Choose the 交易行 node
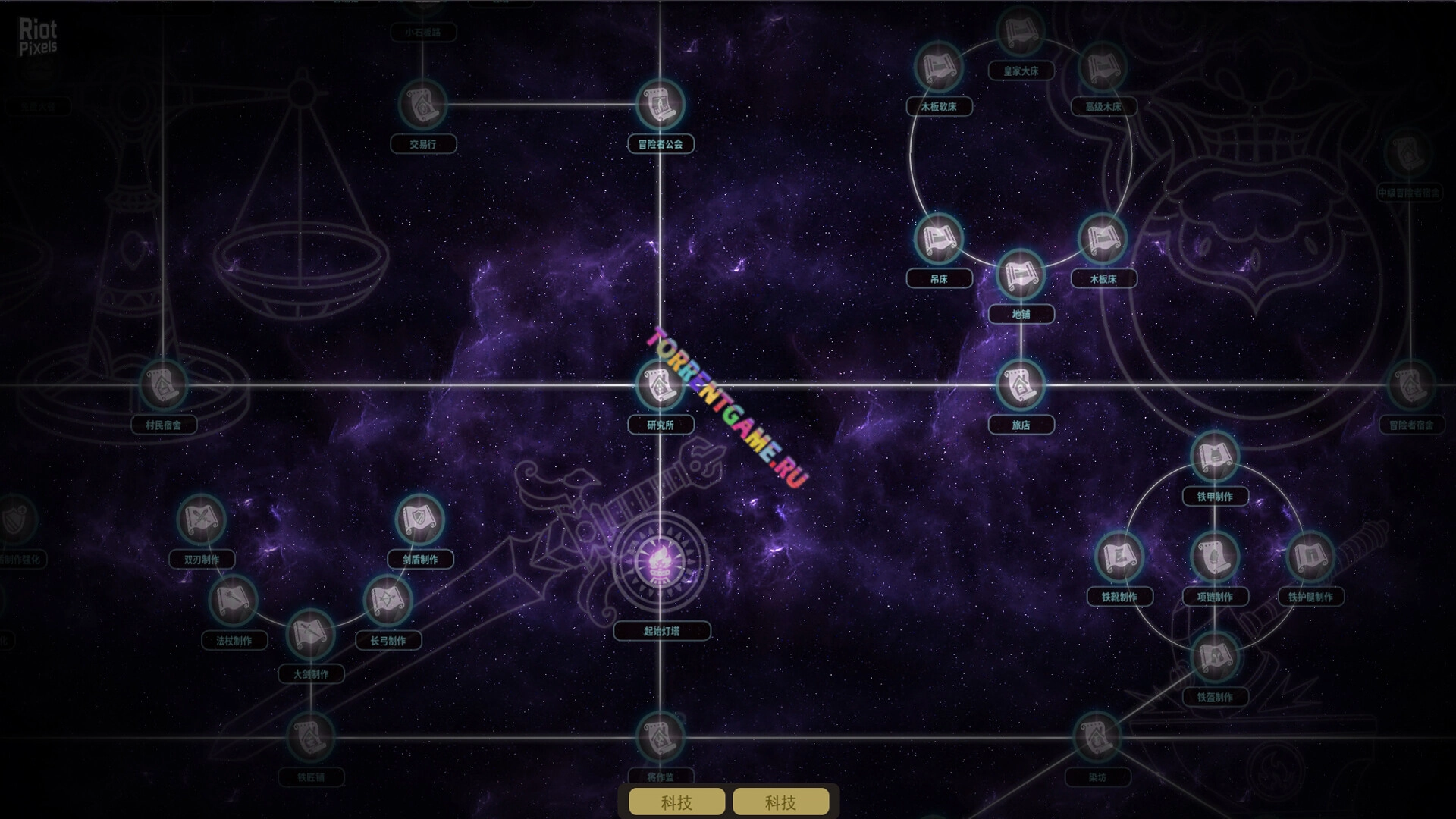The height and width of the screenshot is (819, 1456). 422,104
